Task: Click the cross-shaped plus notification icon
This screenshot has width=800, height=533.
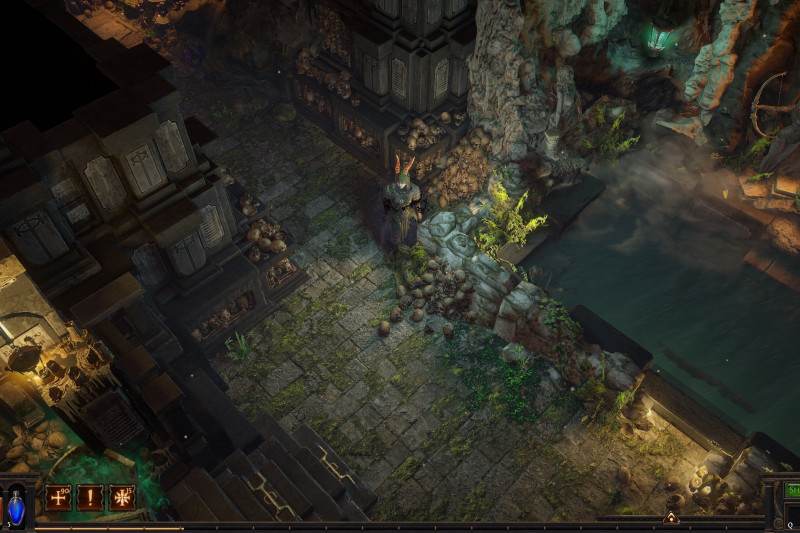Action: click(x=58, y=497)
